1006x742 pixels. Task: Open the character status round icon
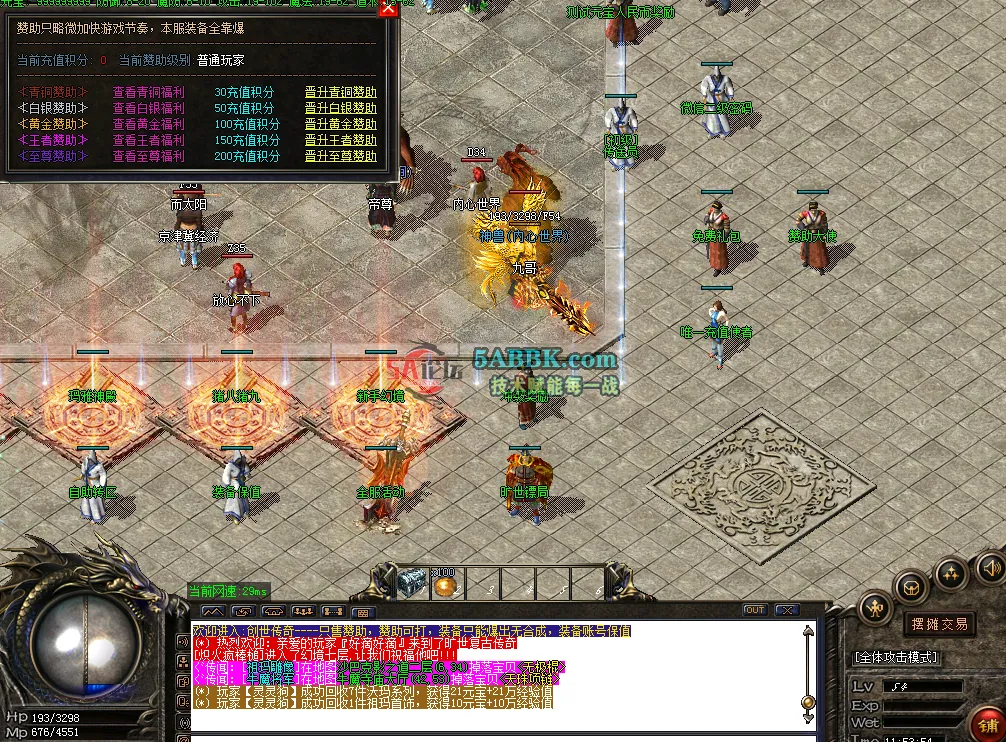tap(877, 607)
